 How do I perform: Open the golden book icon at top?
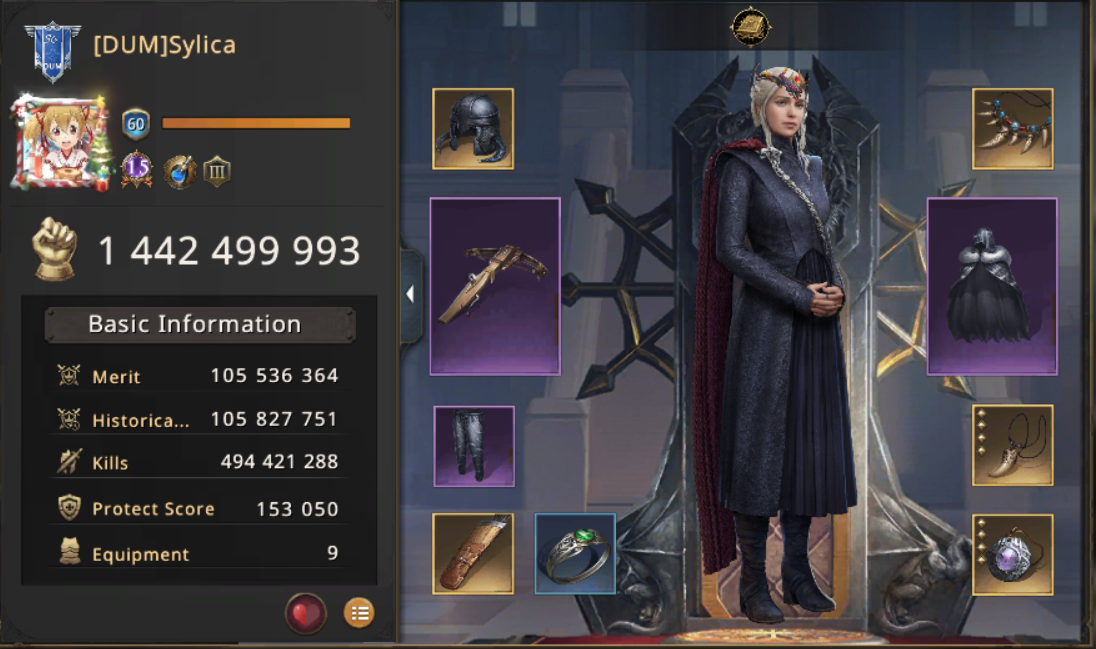pos(748,26)
